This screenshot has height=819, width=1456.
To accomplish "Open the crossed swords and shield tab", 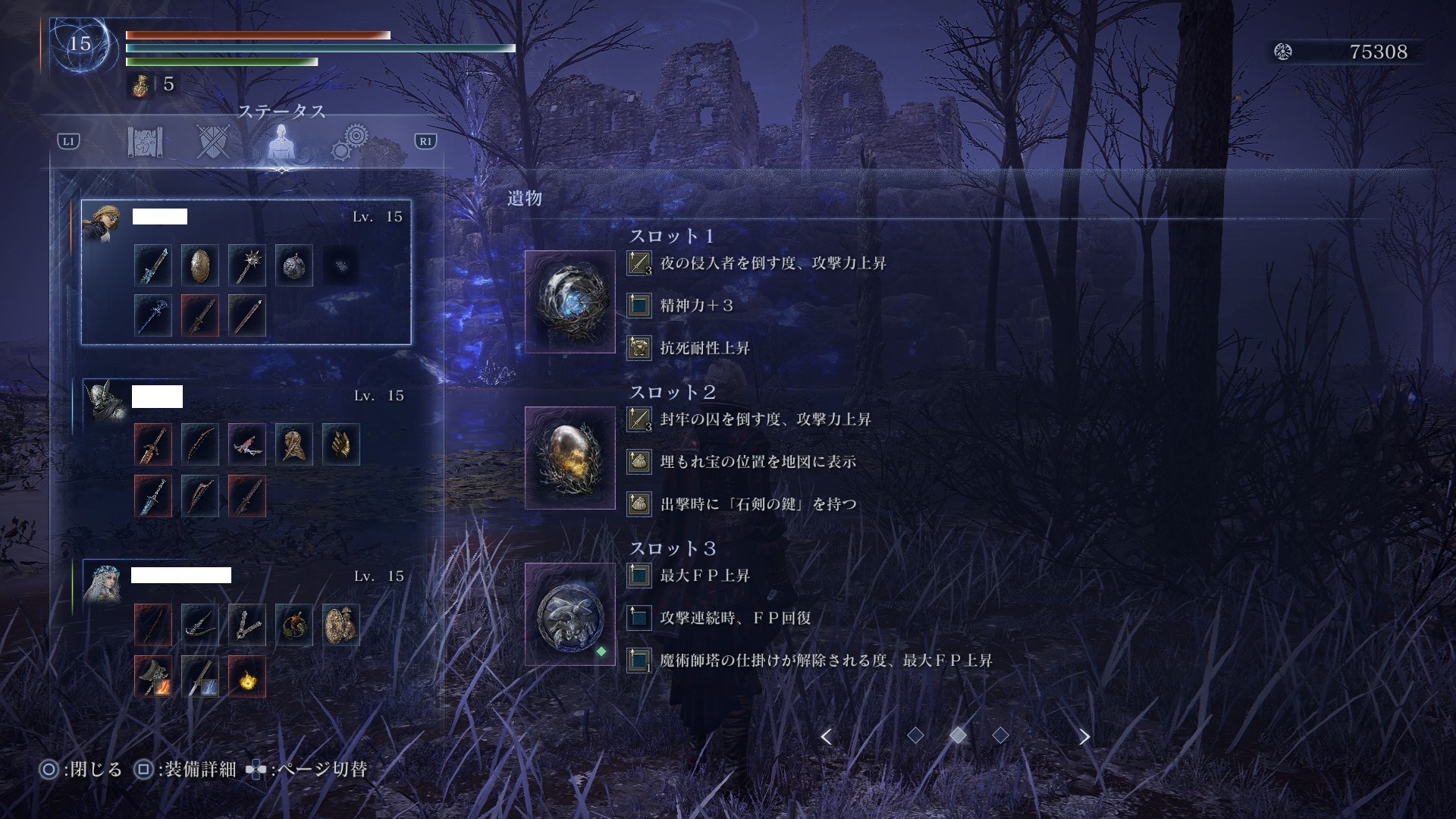I will [213, 142].
